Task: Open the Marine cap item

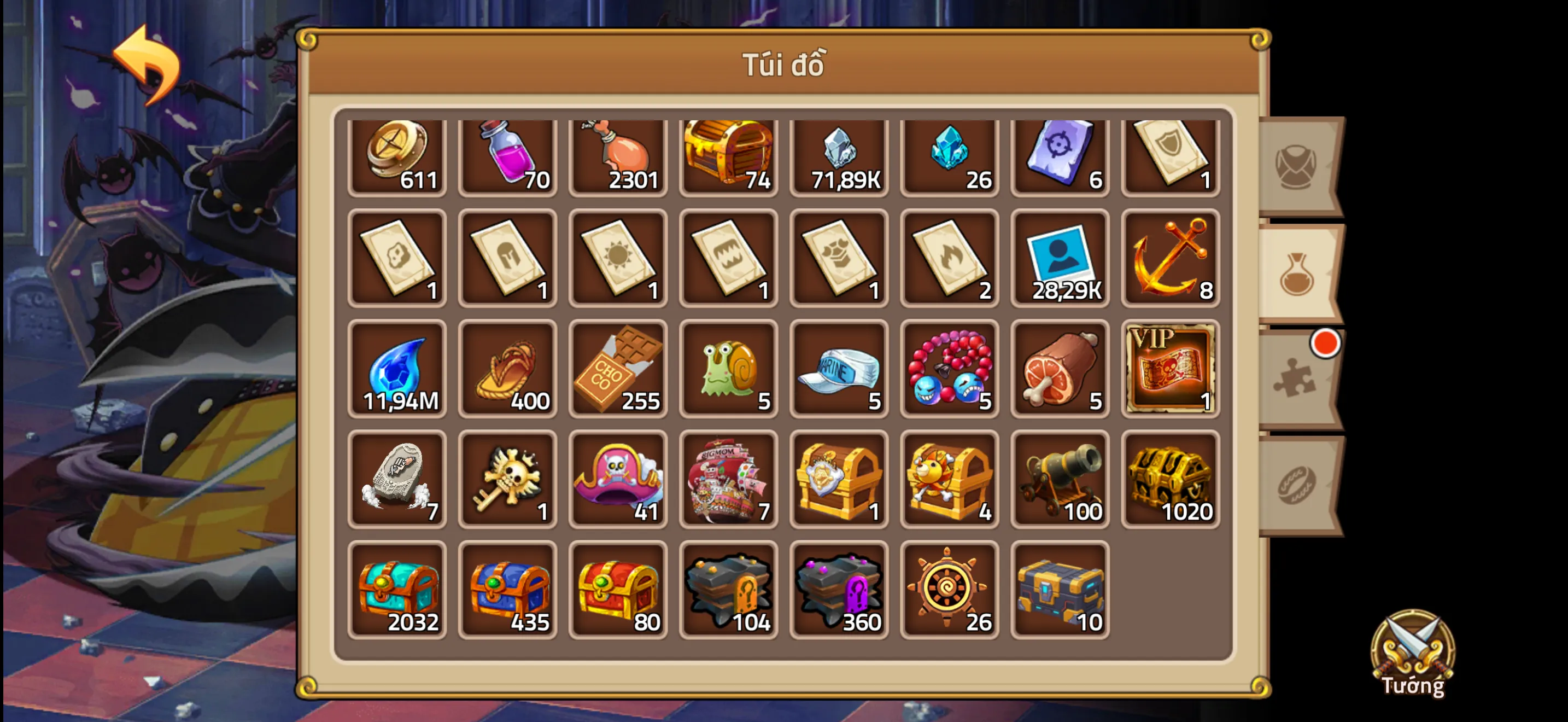Action: 839,370
